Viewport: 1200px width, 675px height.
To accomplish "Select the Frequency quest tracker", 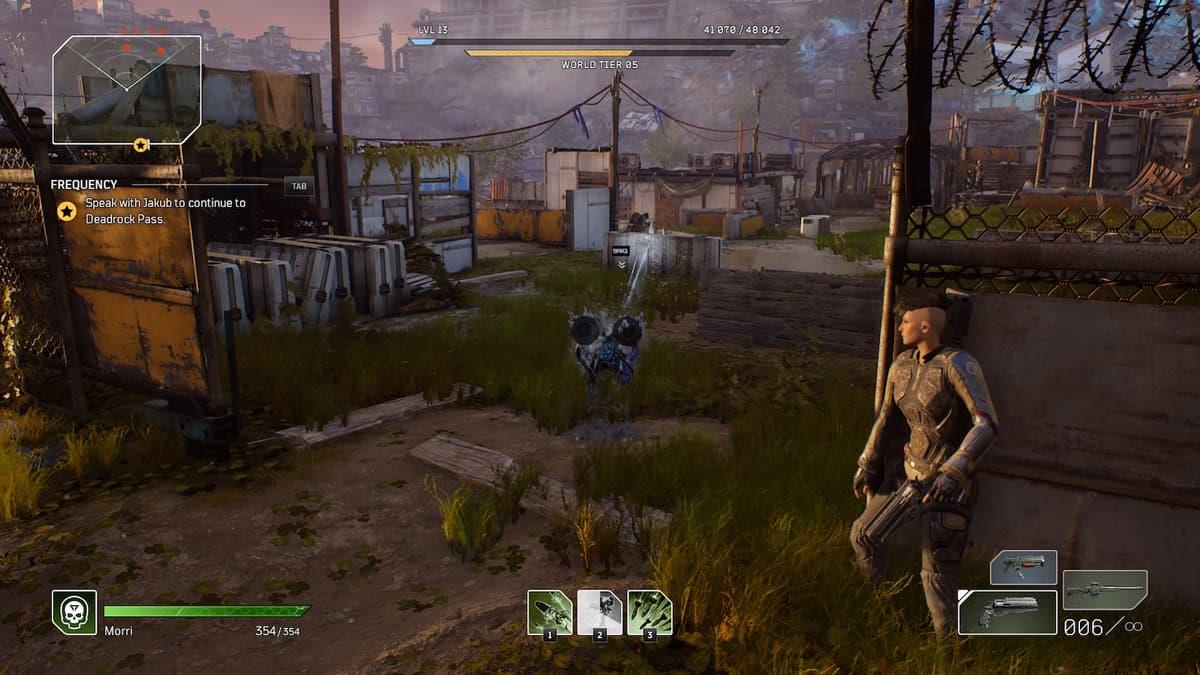I will click(x=84, y=185).
